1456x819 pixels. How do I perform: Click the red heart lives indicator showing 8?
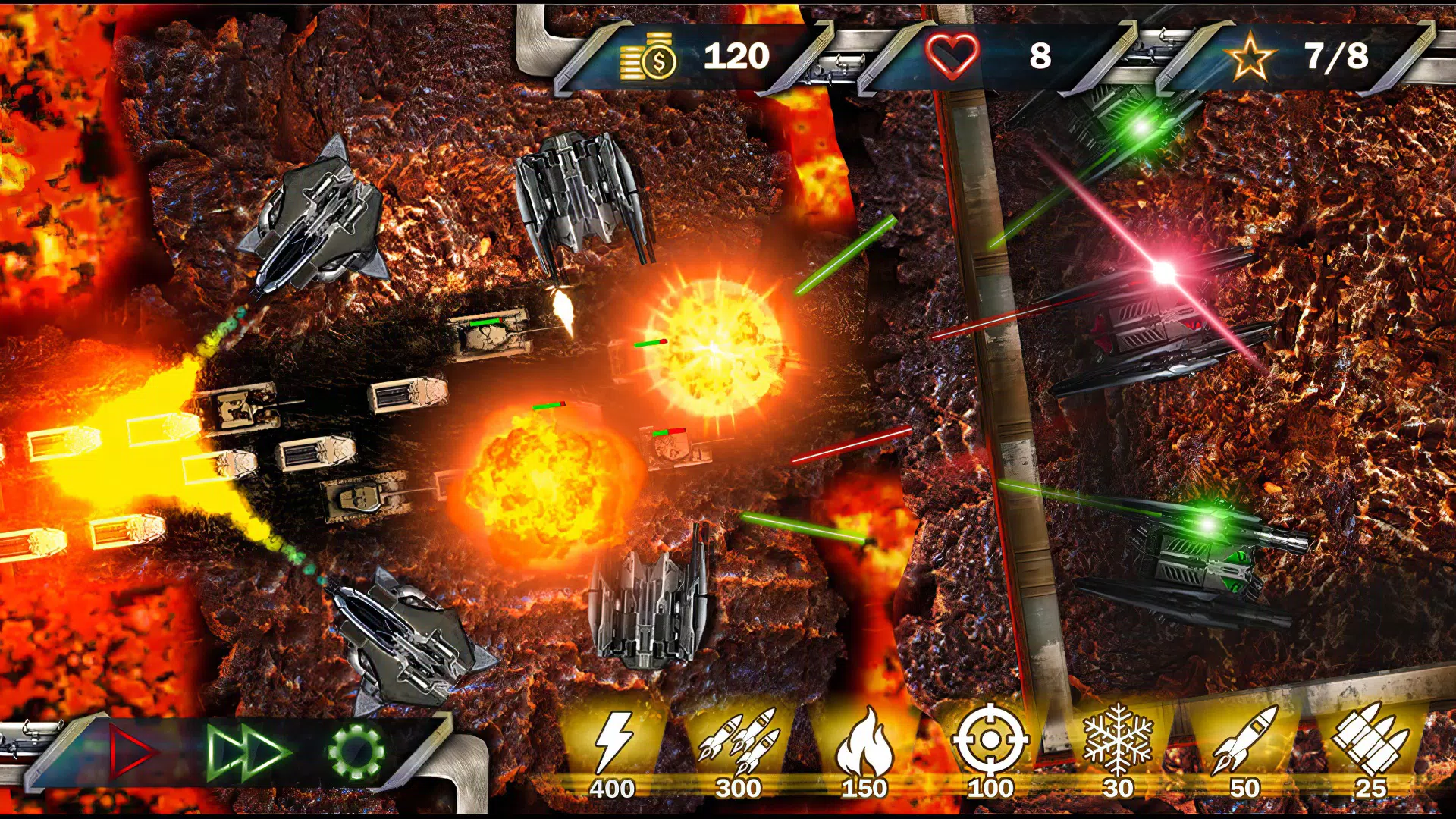pyautogui.click(x=986, y=55)
